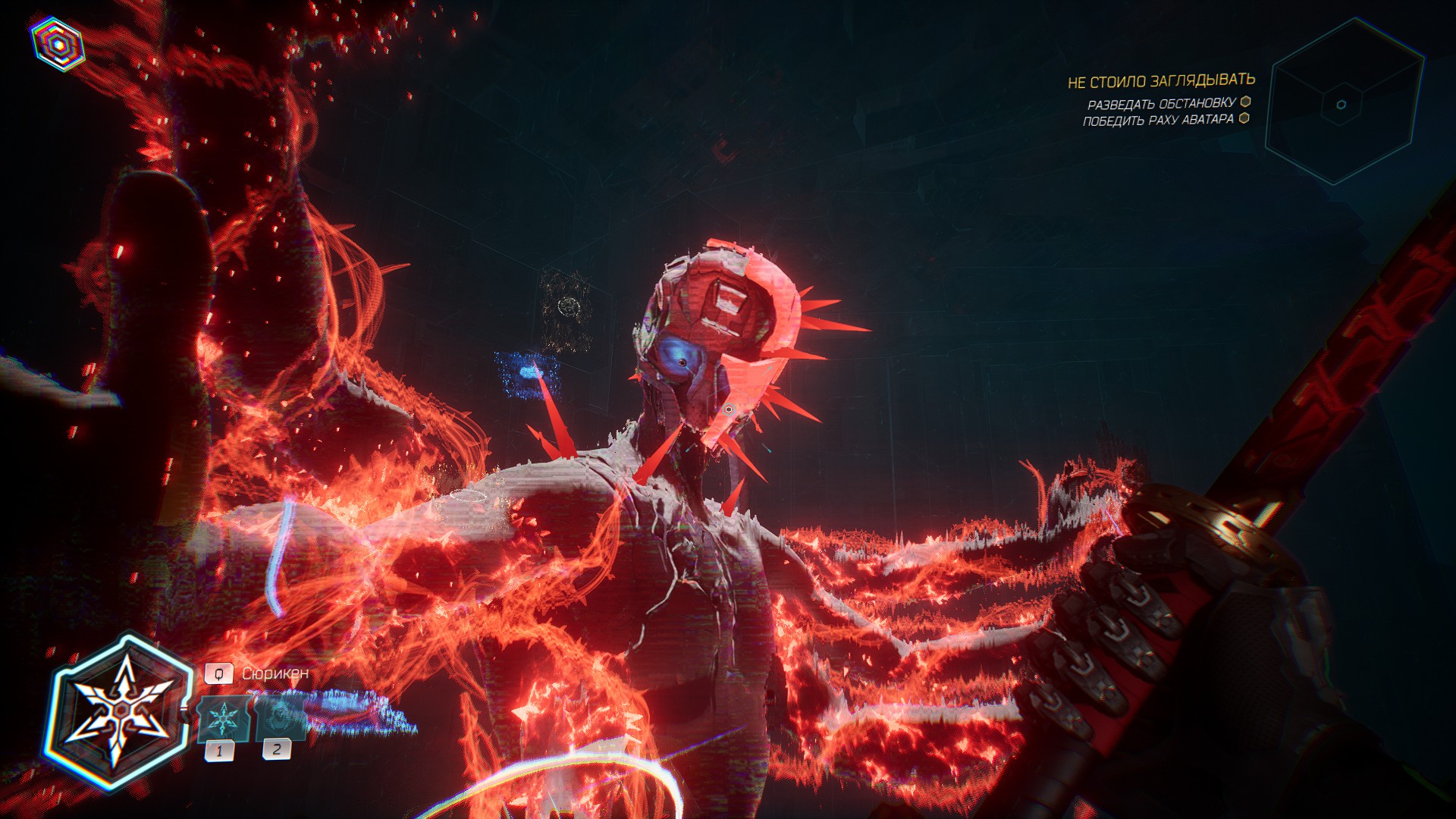Select the objective "Победить Раху Аватара"
The width and height of the screenshot is (1456, 819).
(x=1158, y=121)
